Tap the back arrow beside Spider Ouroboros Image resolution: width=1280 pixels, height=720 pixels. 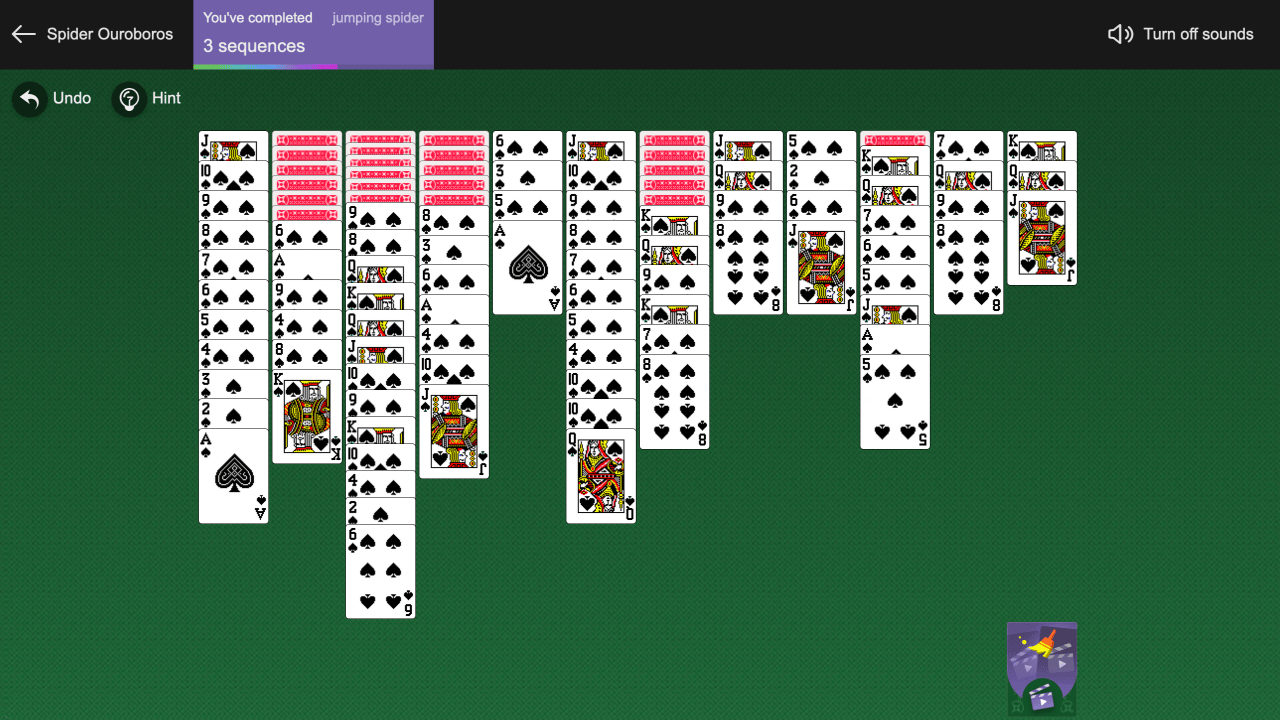pyautogui.click(x=23, y=34)
